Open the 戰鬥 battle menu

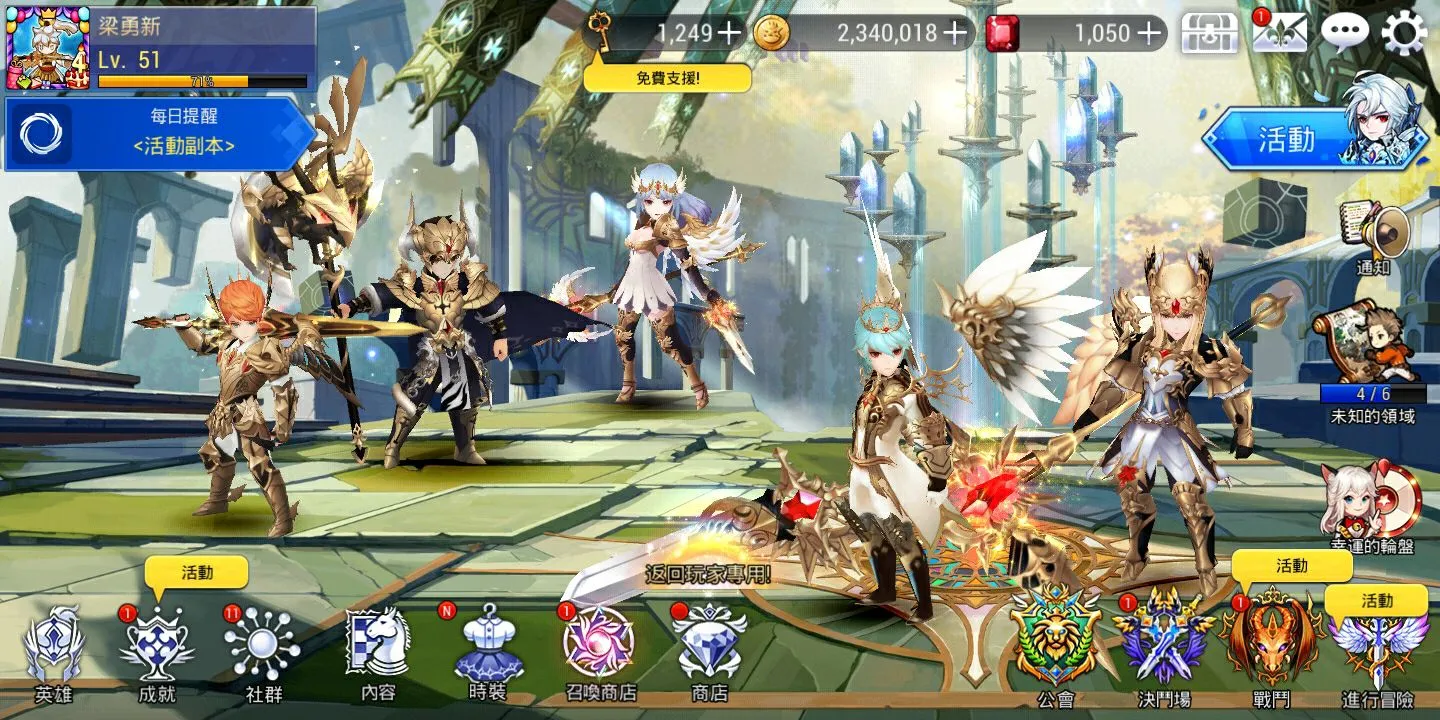point(1272,643)
